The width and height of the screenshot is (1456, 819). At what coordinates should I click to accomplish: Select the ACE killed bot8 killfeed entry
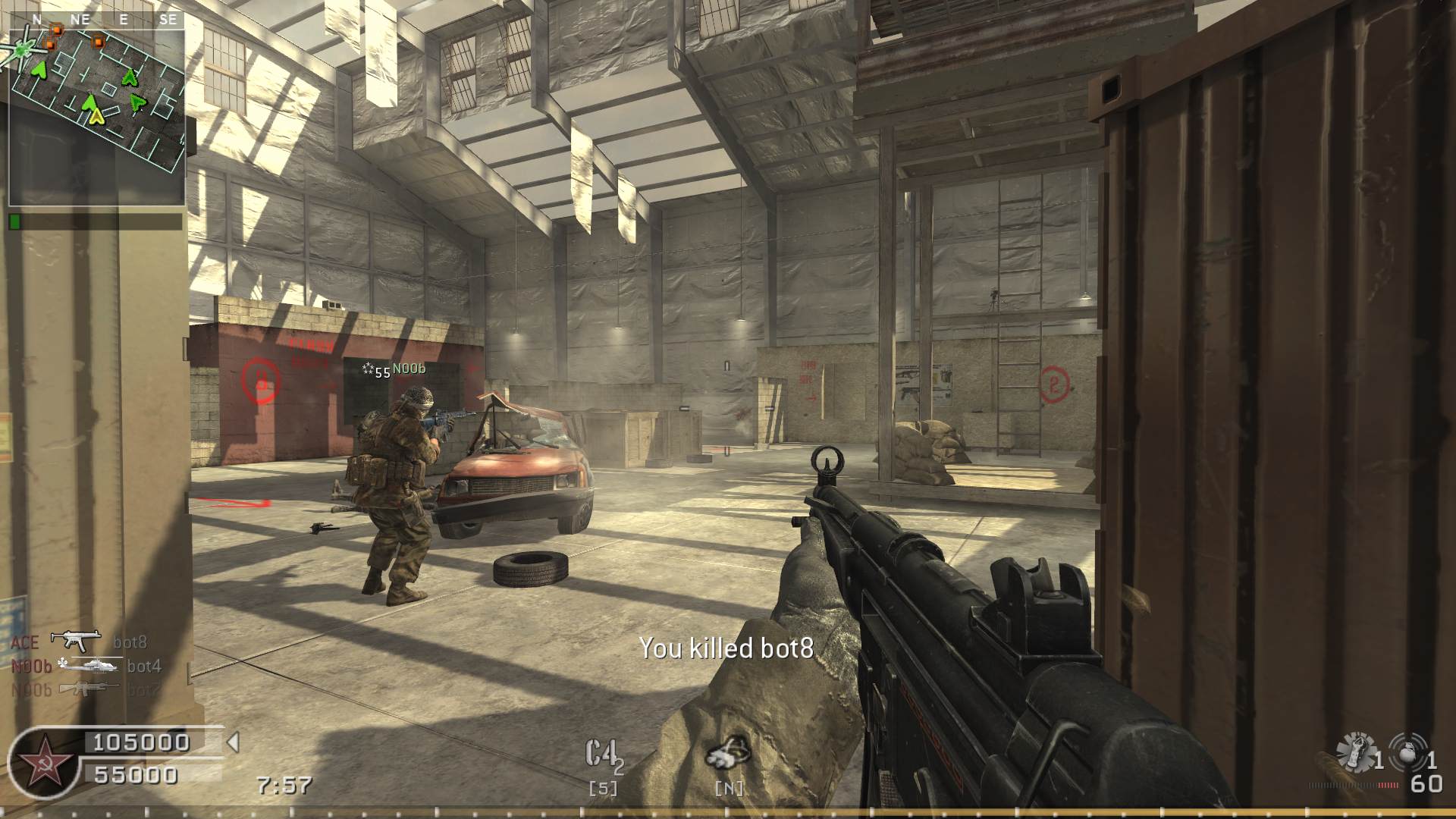(x=79, y=642)
